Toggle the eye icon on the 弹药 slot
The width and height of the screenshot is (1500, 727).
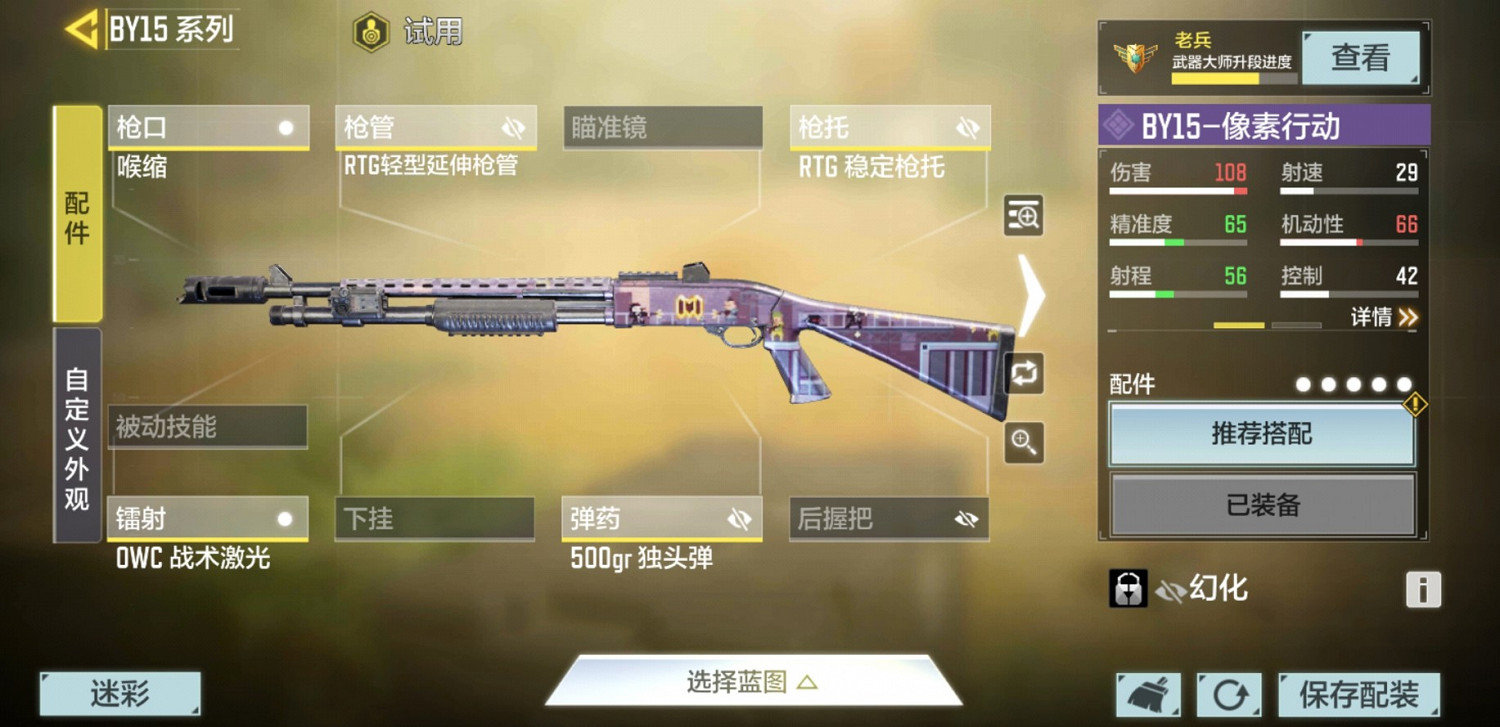[742, 518]
